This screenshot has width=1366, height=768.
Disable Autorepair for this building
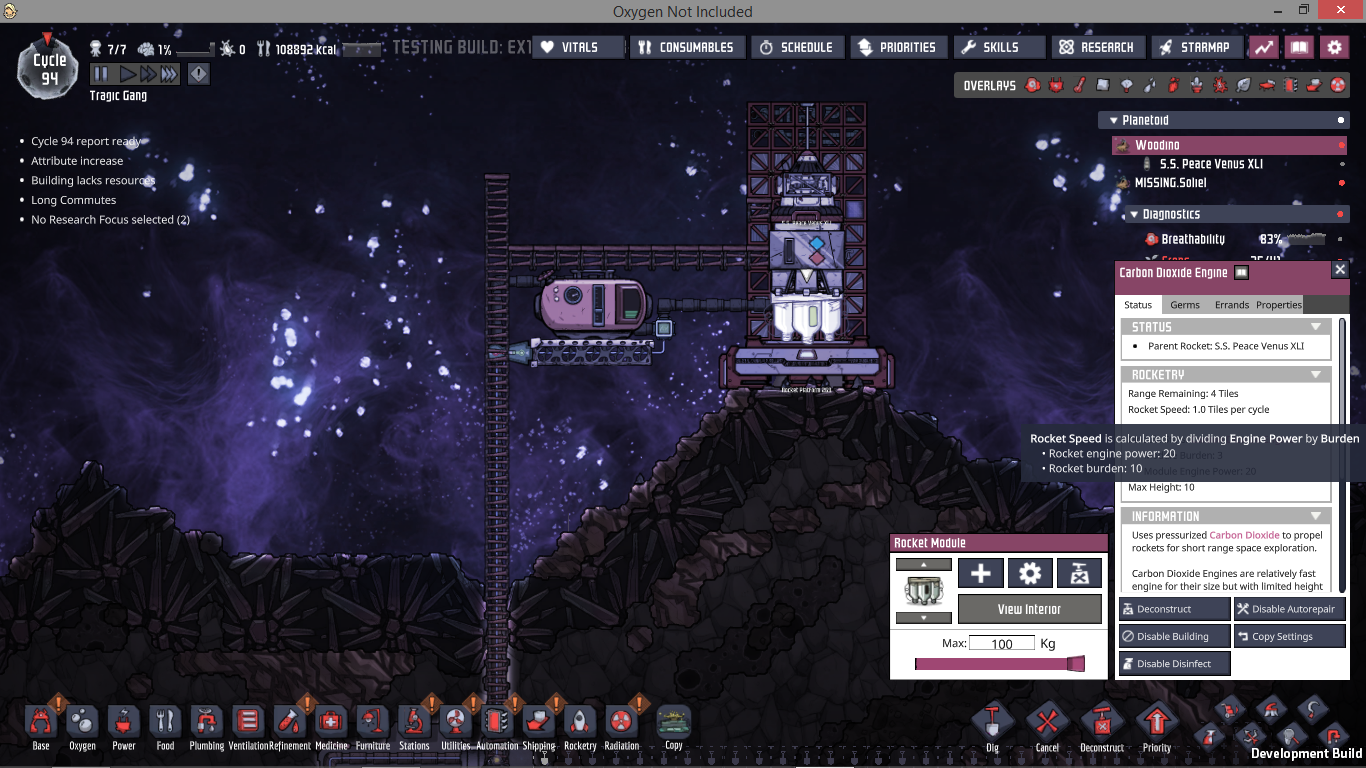pyautogui.click(x=1289, y=609)
